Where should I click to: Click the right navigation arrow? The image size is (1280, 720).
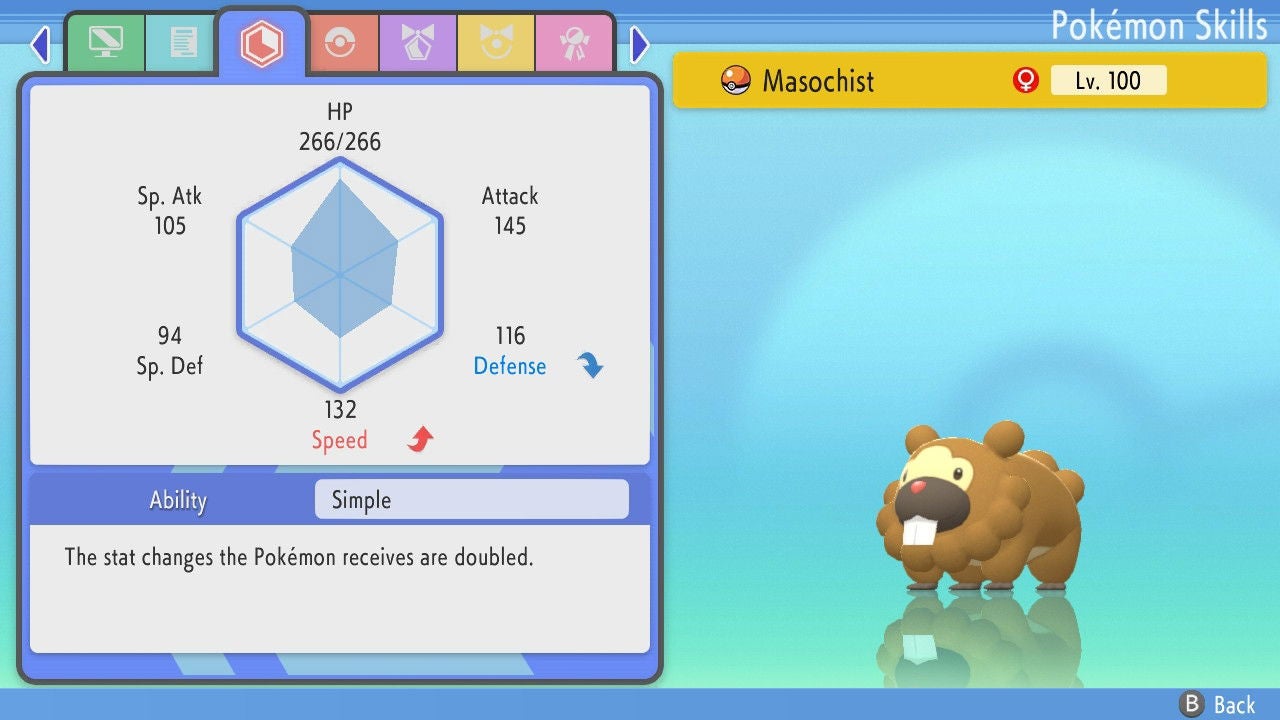tap(639, 44)
